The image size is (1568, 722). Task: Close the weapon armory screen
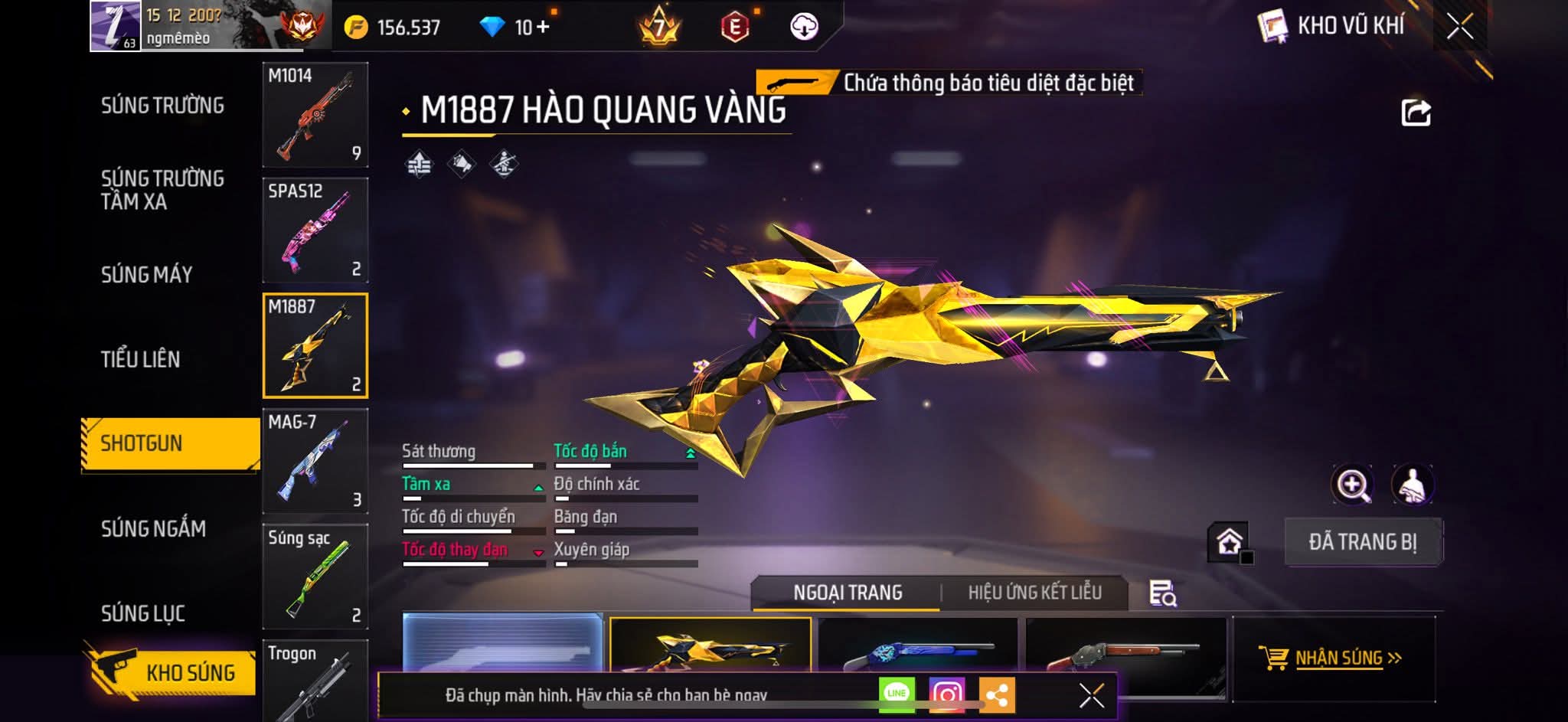(x=1460, y=27)
